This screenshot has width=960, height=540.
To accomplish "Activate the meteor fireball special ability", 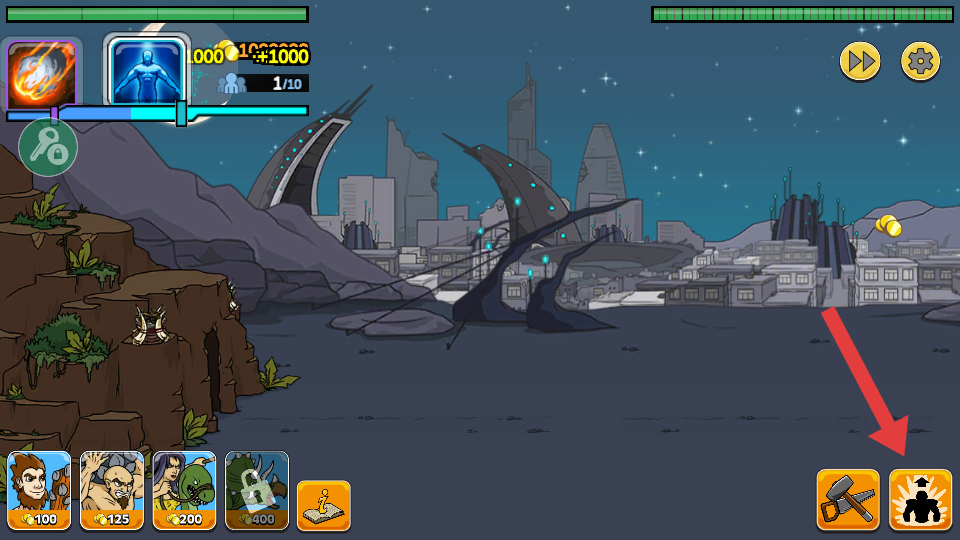I will (x=42, y=75).
